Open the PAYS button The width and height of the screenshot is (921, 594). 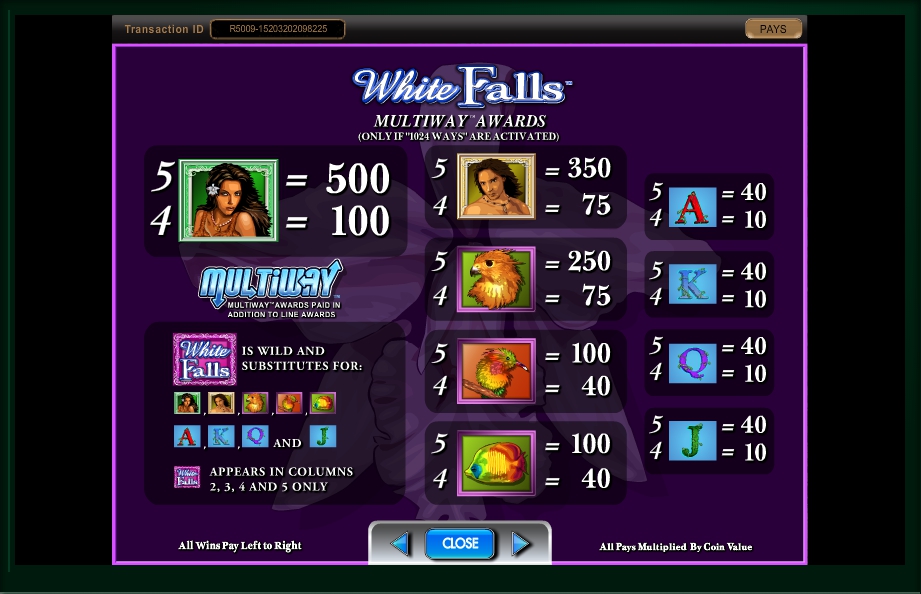click(773, 29)
